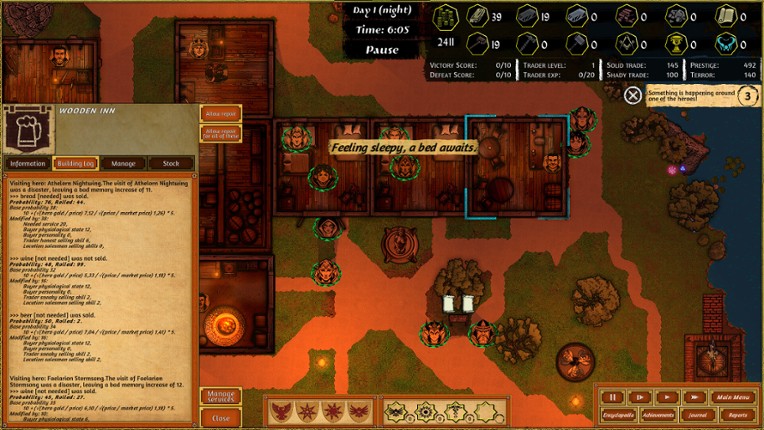
Task: Pause the game with the Pause label
Action: click(383, 50)
